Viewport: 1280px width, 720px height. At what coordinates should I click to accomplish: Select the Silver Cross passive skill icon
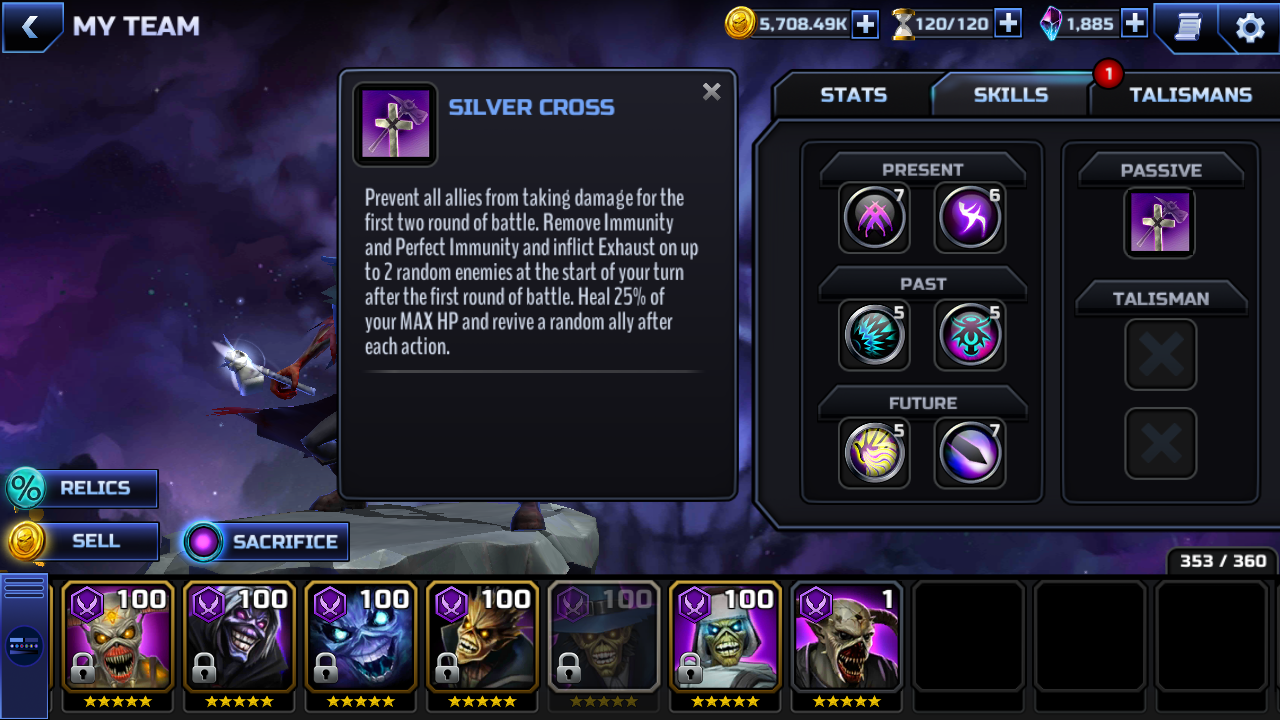coord(1160,222)
